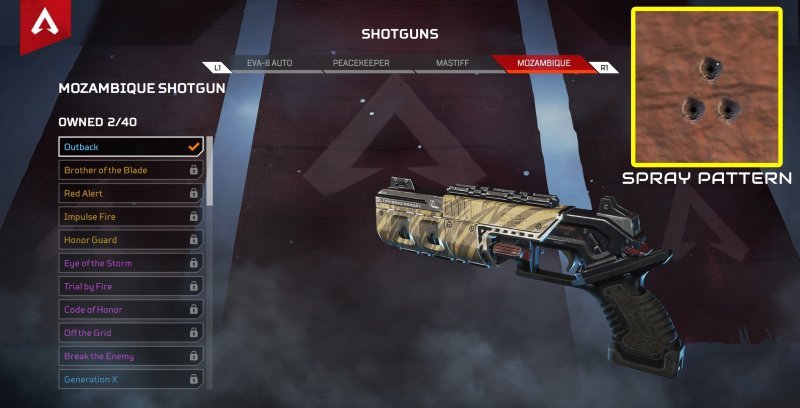Preview the Eye of the Storm skin

coord(130,263)
